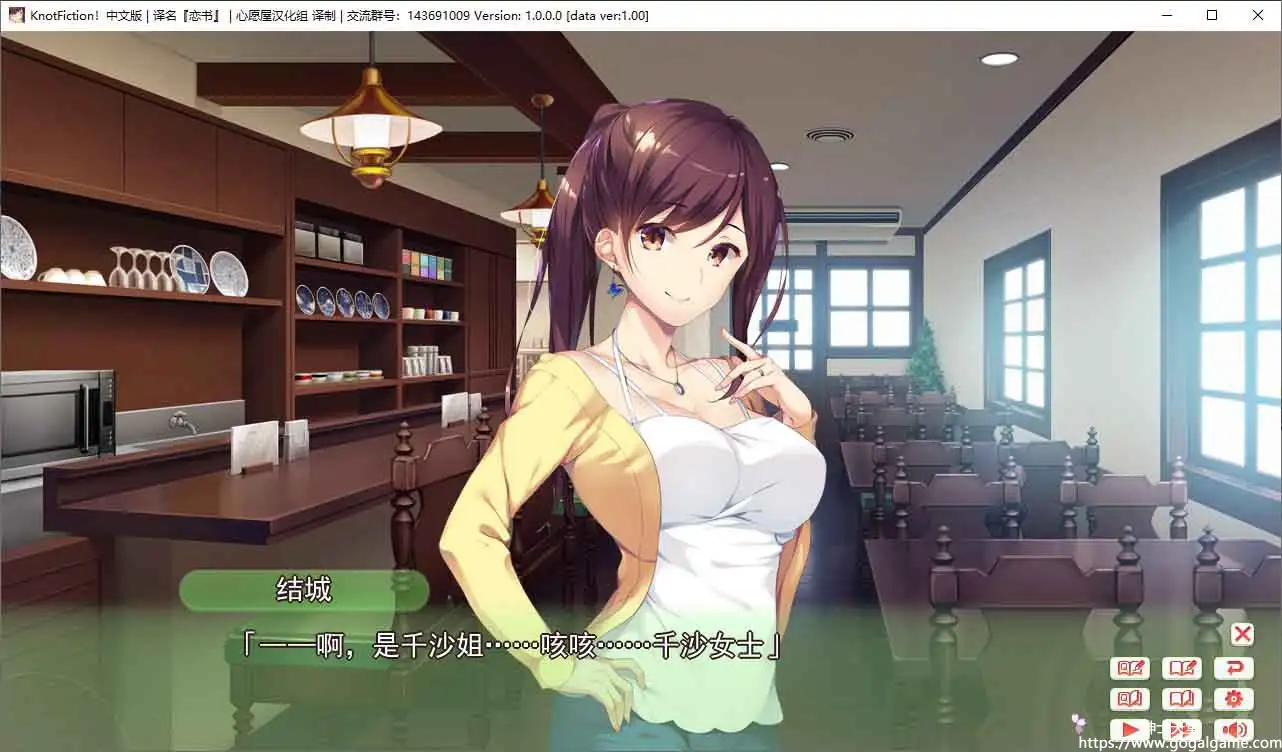Maximize the game window
The width and height of the screenshot is (1282, 752).
(x=1212, y=15)
